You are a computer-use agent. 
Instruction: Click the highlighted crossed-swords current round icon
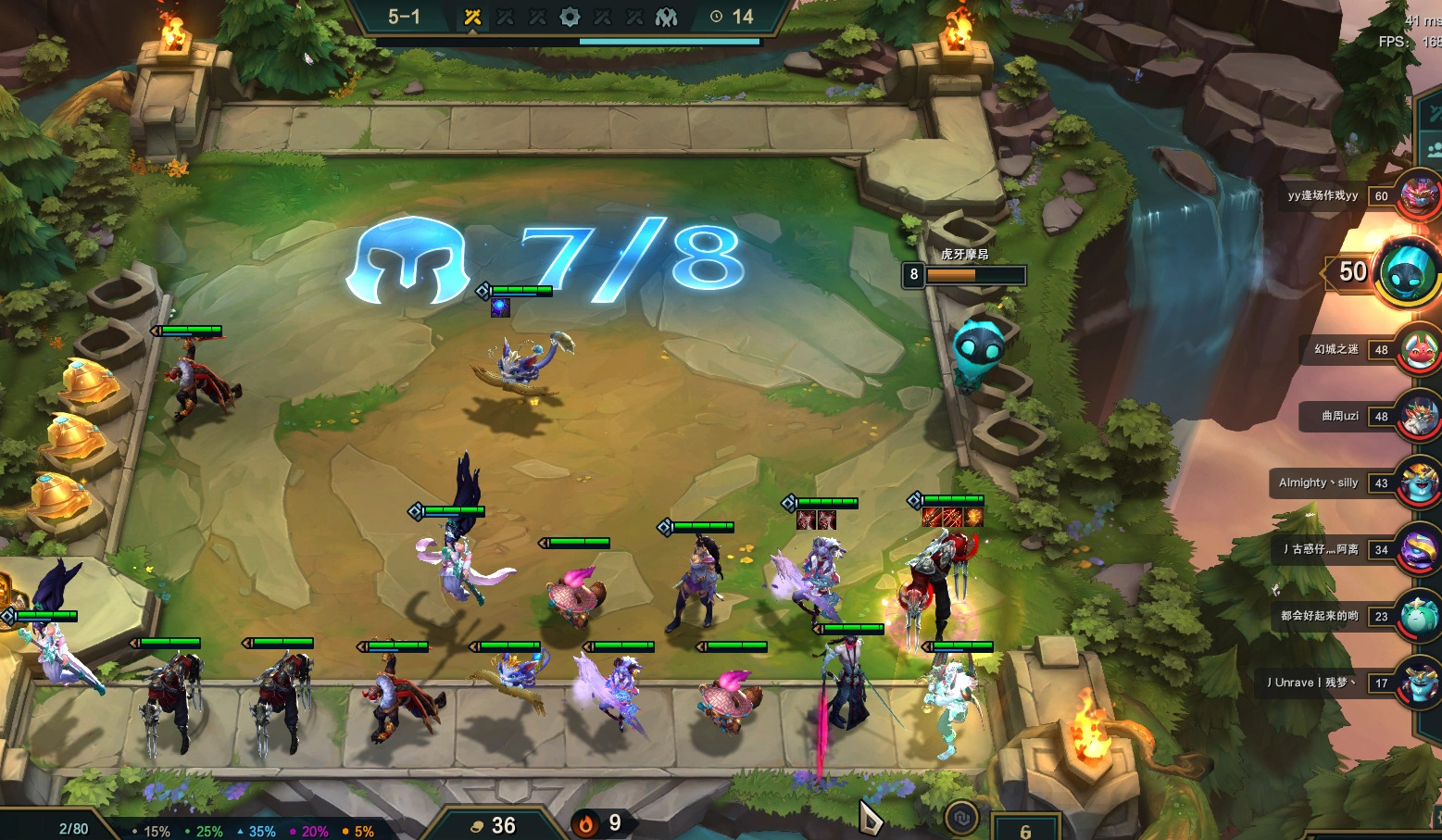pyautogui.click(x=472, y=17)
